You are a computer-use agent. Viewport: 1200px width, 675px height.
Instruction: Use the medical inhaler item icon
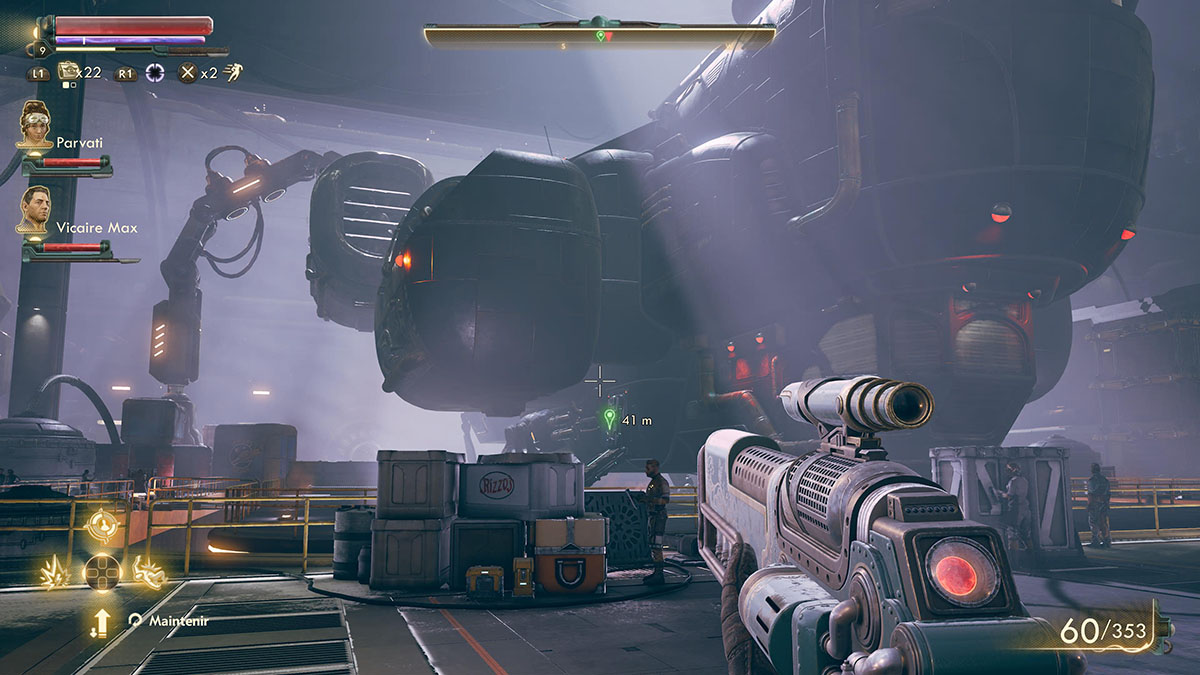pyautogui.click(x=69, y=71)
